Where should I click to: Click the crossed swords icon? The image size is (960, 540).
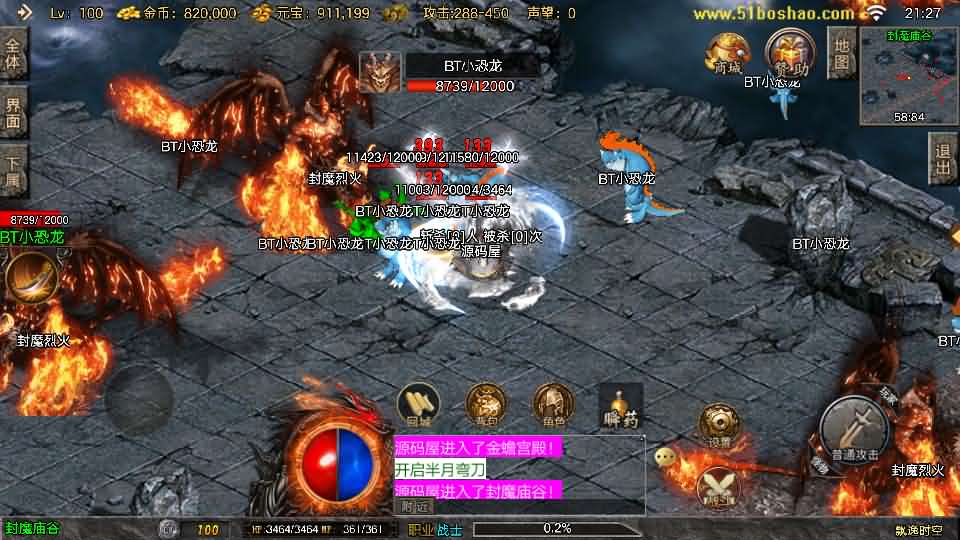tap(716, 486)
